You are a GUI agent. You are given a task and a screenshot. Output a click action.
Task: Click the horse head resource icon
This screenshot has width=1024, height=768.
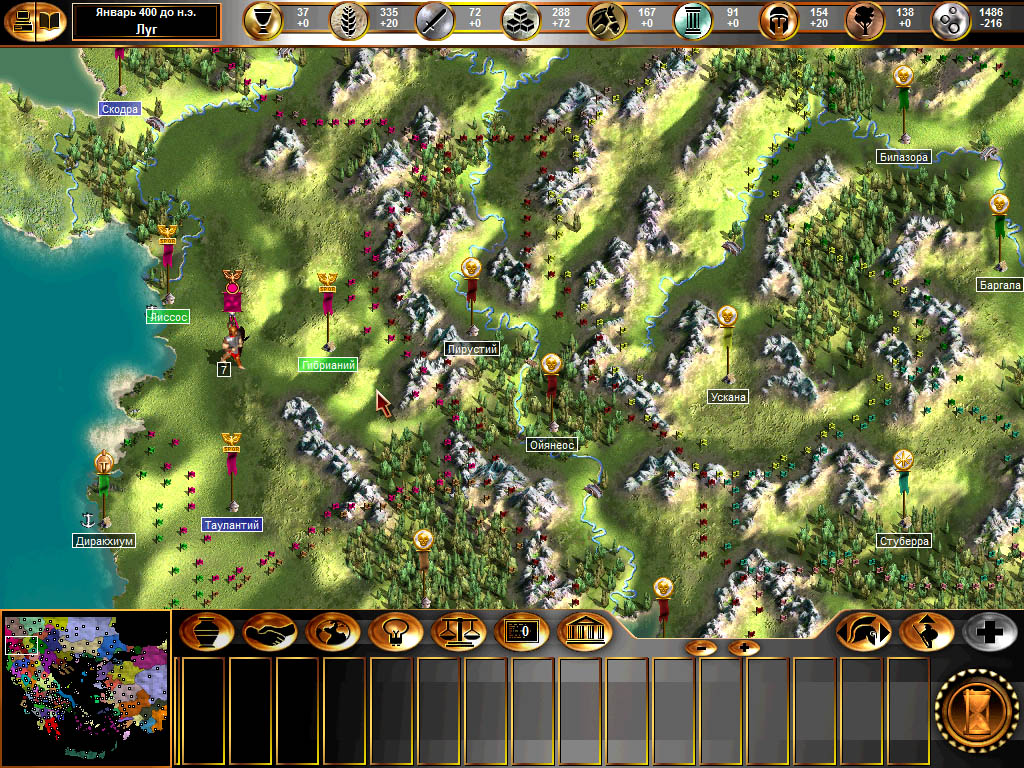point(605,20)
